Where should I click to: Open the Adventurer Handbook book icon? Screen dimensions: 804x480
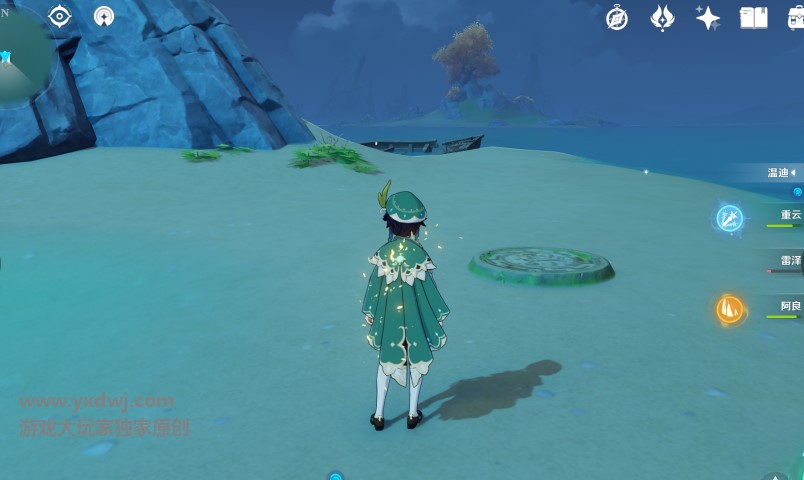tap(753, 18)
